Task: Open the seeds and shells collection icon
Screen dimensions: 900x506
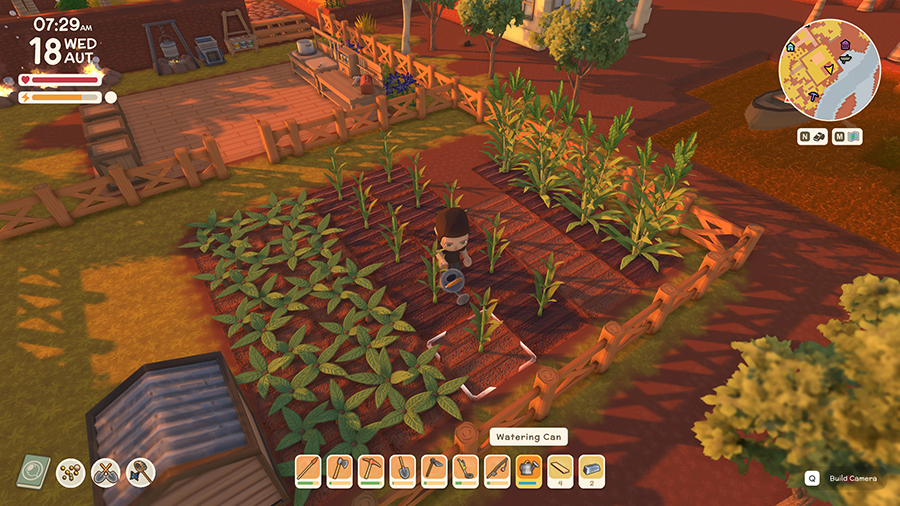Action: point(70,471)
